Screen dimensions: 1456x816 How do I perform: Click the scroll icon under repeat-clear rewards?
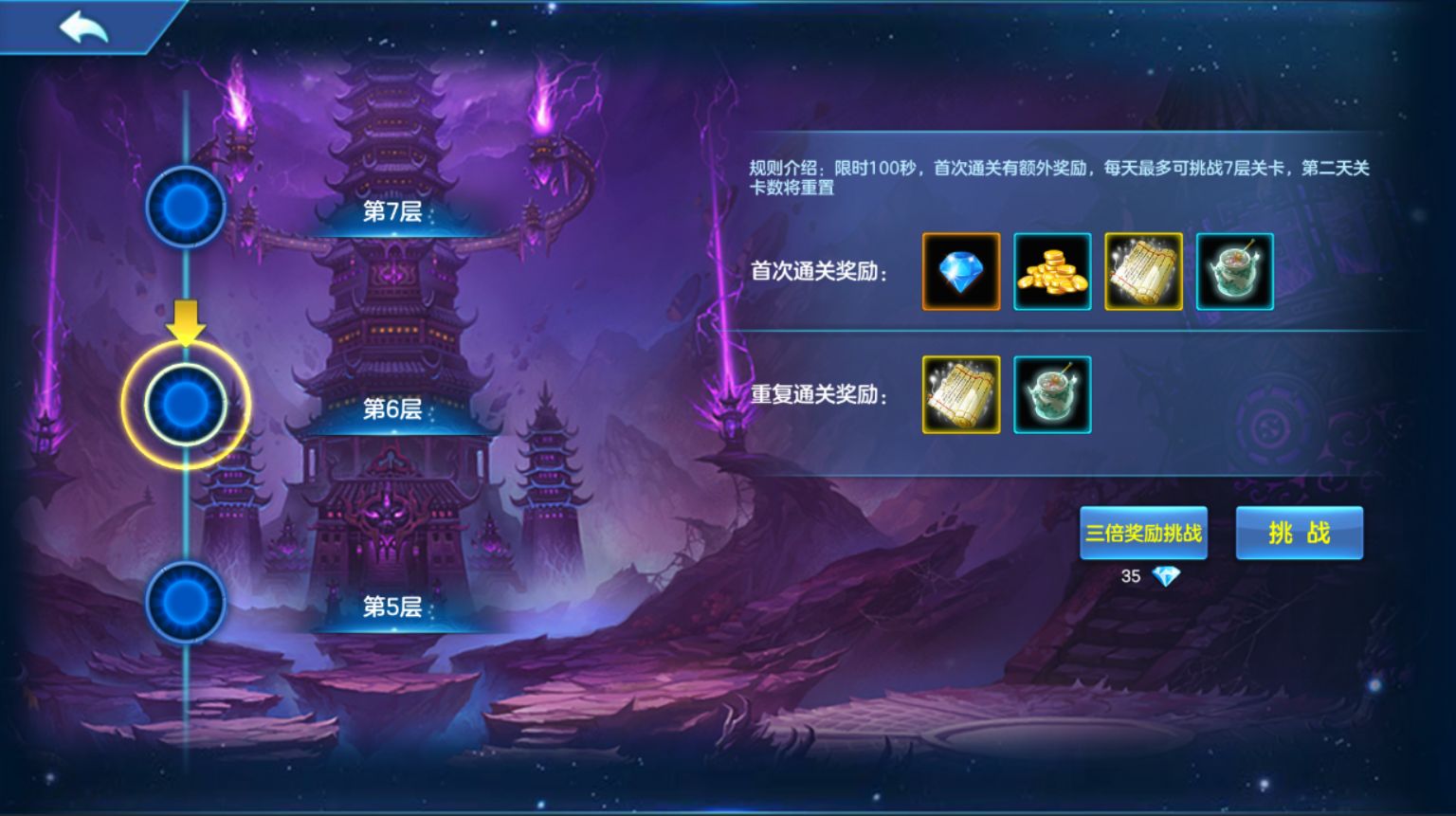click(960, 394)
